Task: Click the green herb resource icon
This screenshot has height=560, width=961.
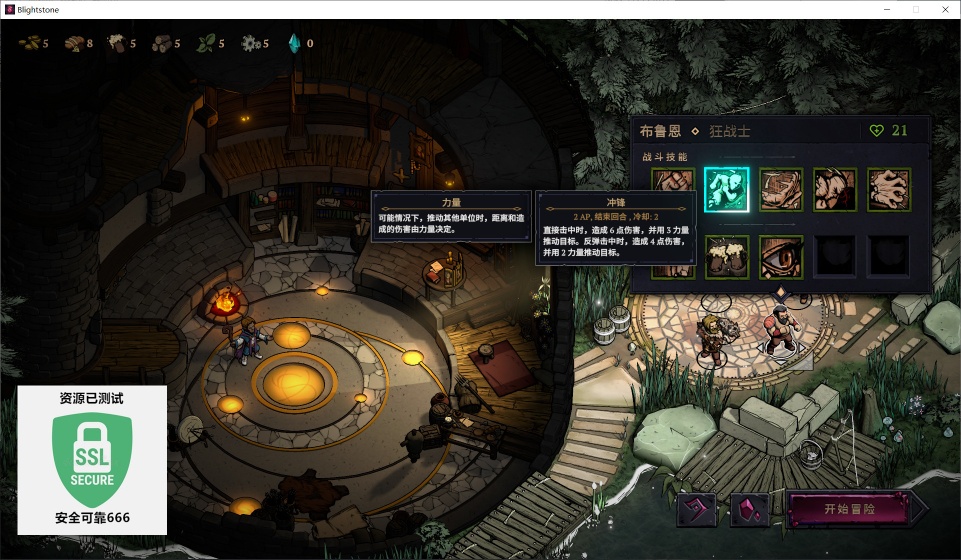Action: pos(206,43)
